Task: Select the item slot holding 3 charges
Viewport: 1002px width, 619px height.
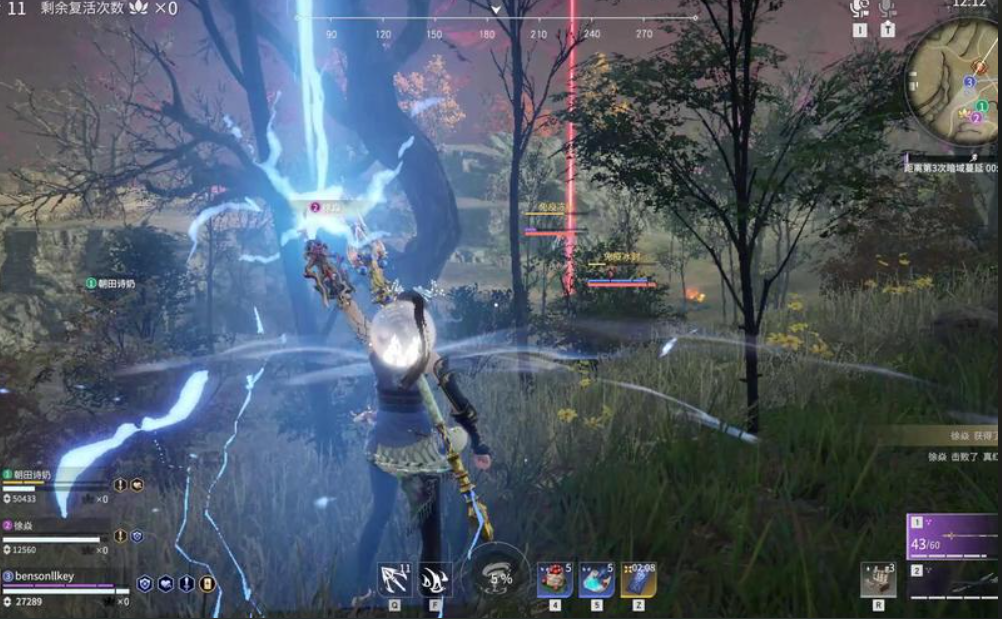Action: (x=878, y=580)
